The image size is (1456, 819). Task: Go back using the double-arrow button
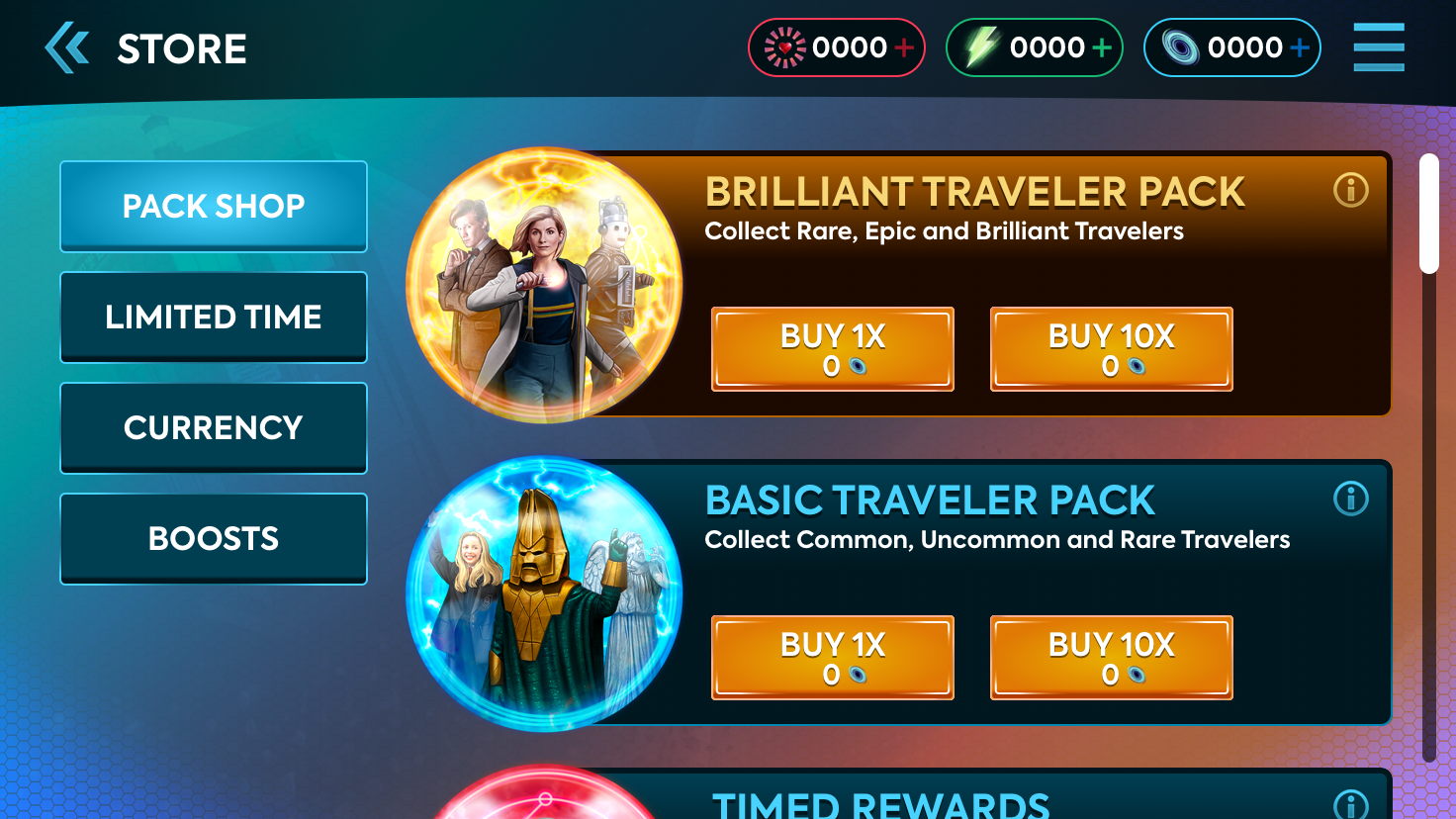point(67,48)
